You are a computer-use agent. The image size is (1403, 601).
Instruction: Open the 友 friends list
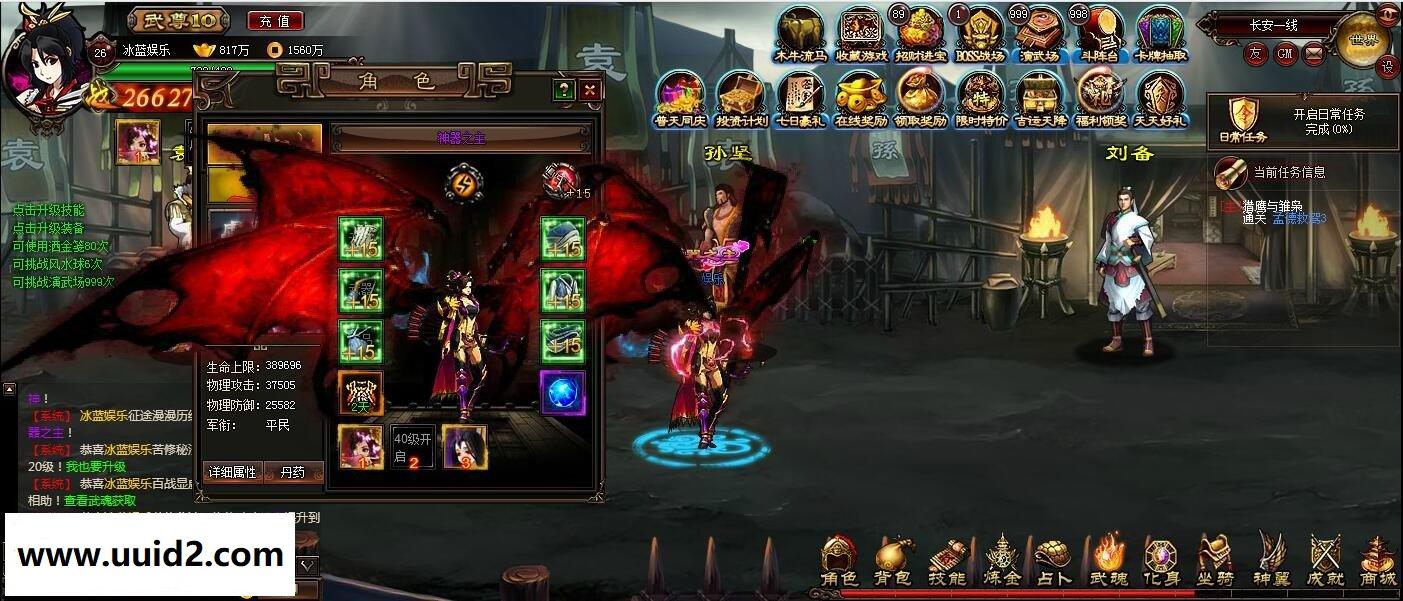1256,53
